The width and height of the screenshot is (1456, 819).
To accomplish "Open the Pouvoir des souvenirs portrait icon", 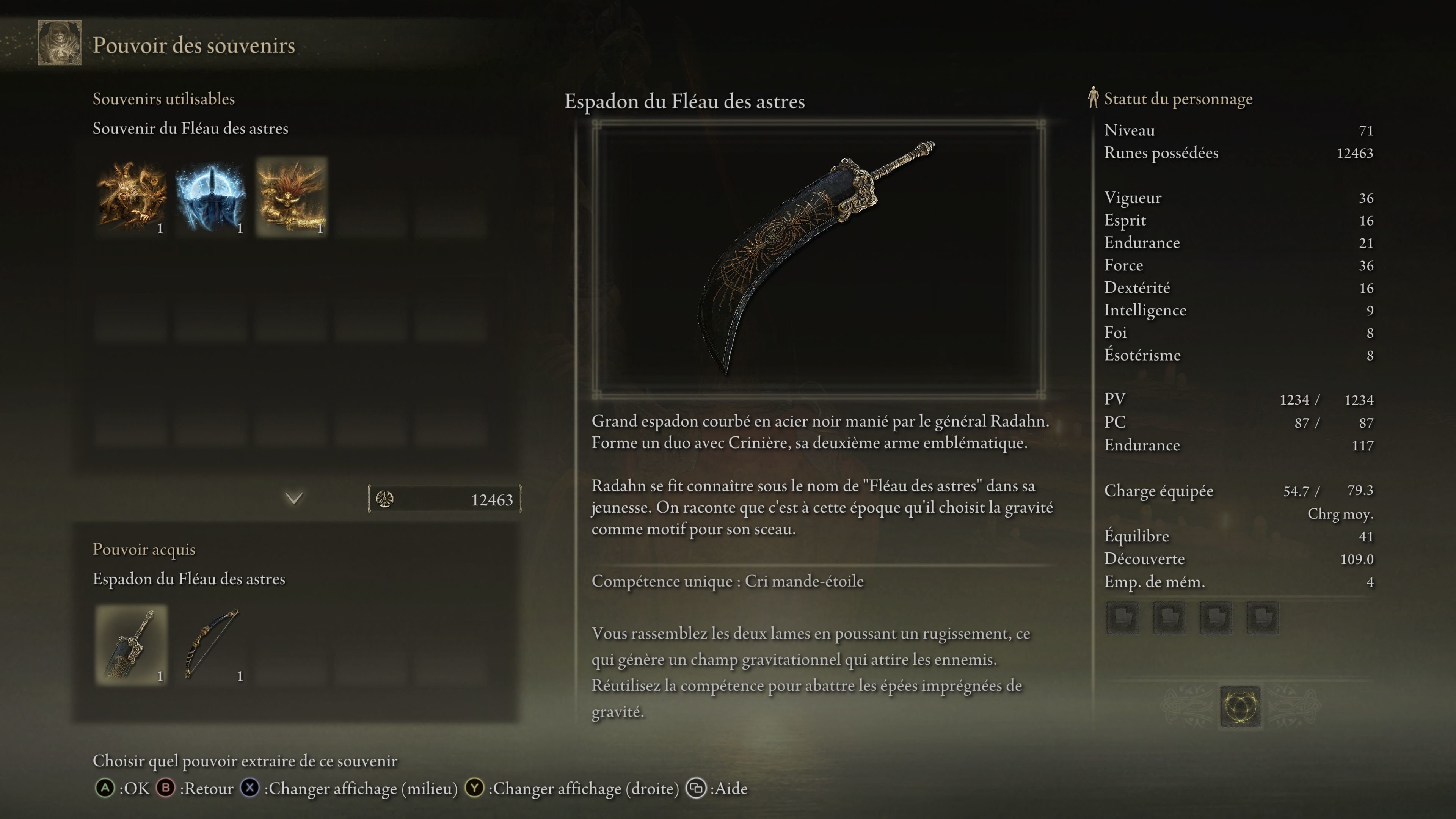I will 60,43.
